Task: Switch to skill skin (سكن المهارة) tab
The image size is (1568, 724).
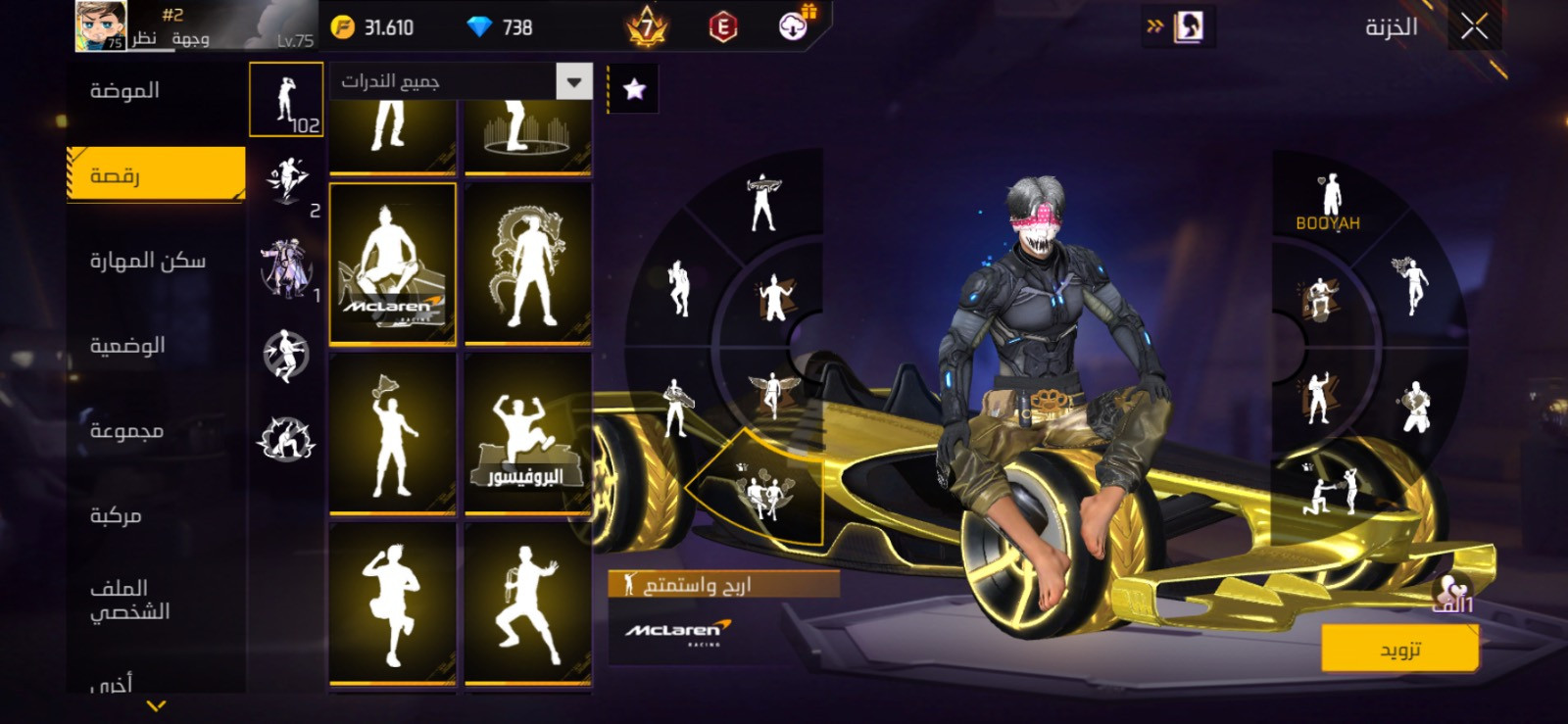Action: coord(147,261)
